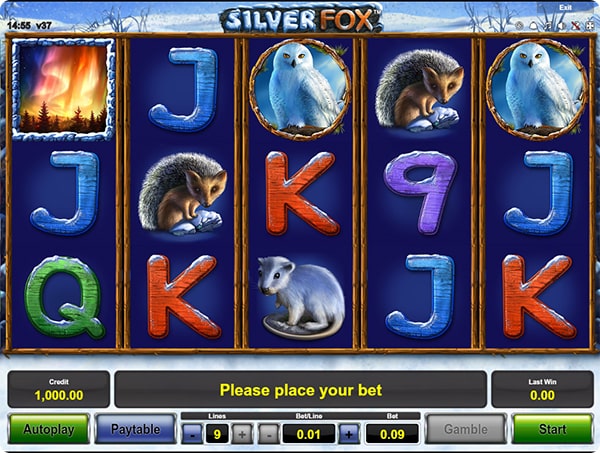This screenshot has height=453, width=600.
Task: Lower the Bet/Line amount
Action: [x=269, y=434]
